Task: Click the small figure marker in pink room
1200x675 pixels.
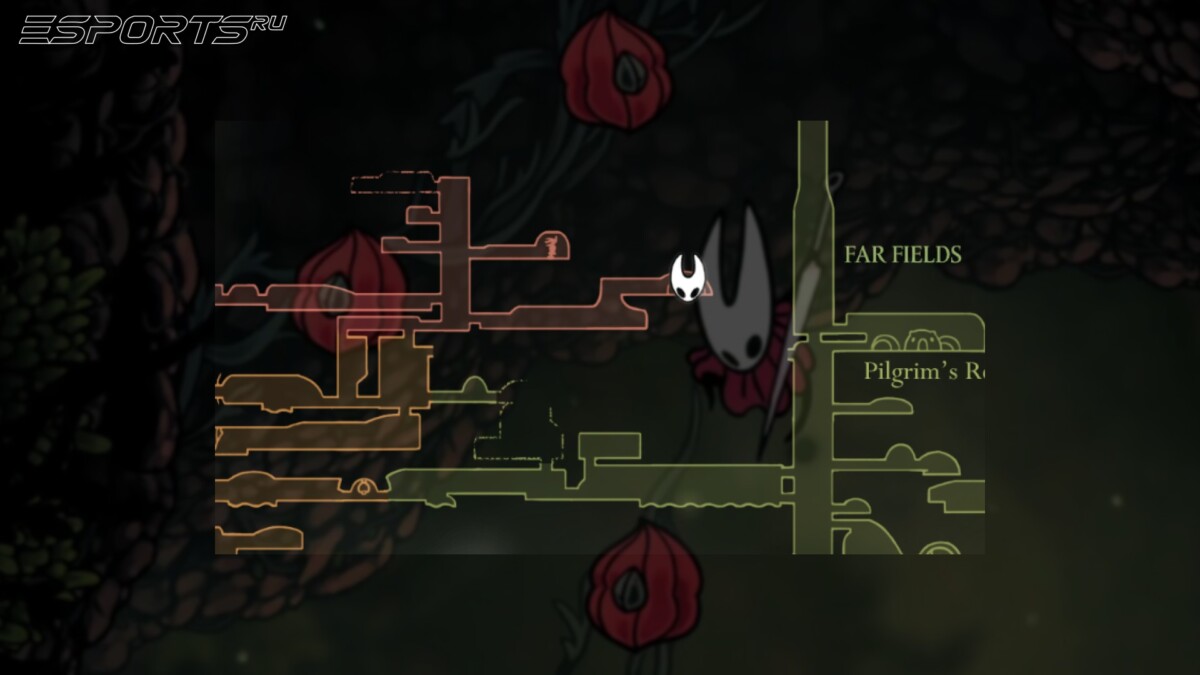Action: point(550,245)
